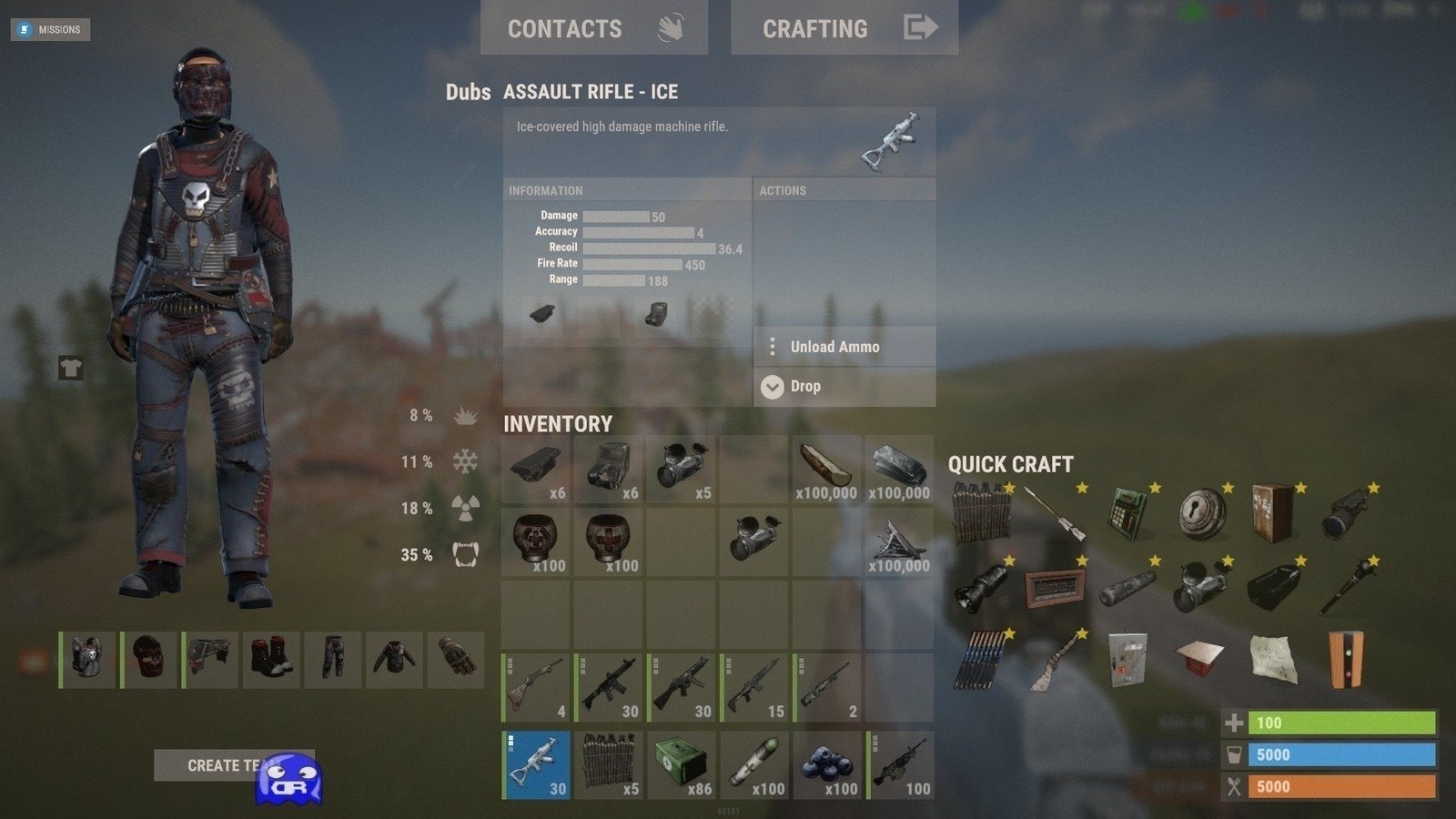Image resolution: width=1456 pixels, height=819 pixels.
Task: Expand the Drop action chevron
Action: (x=773, y=386)
